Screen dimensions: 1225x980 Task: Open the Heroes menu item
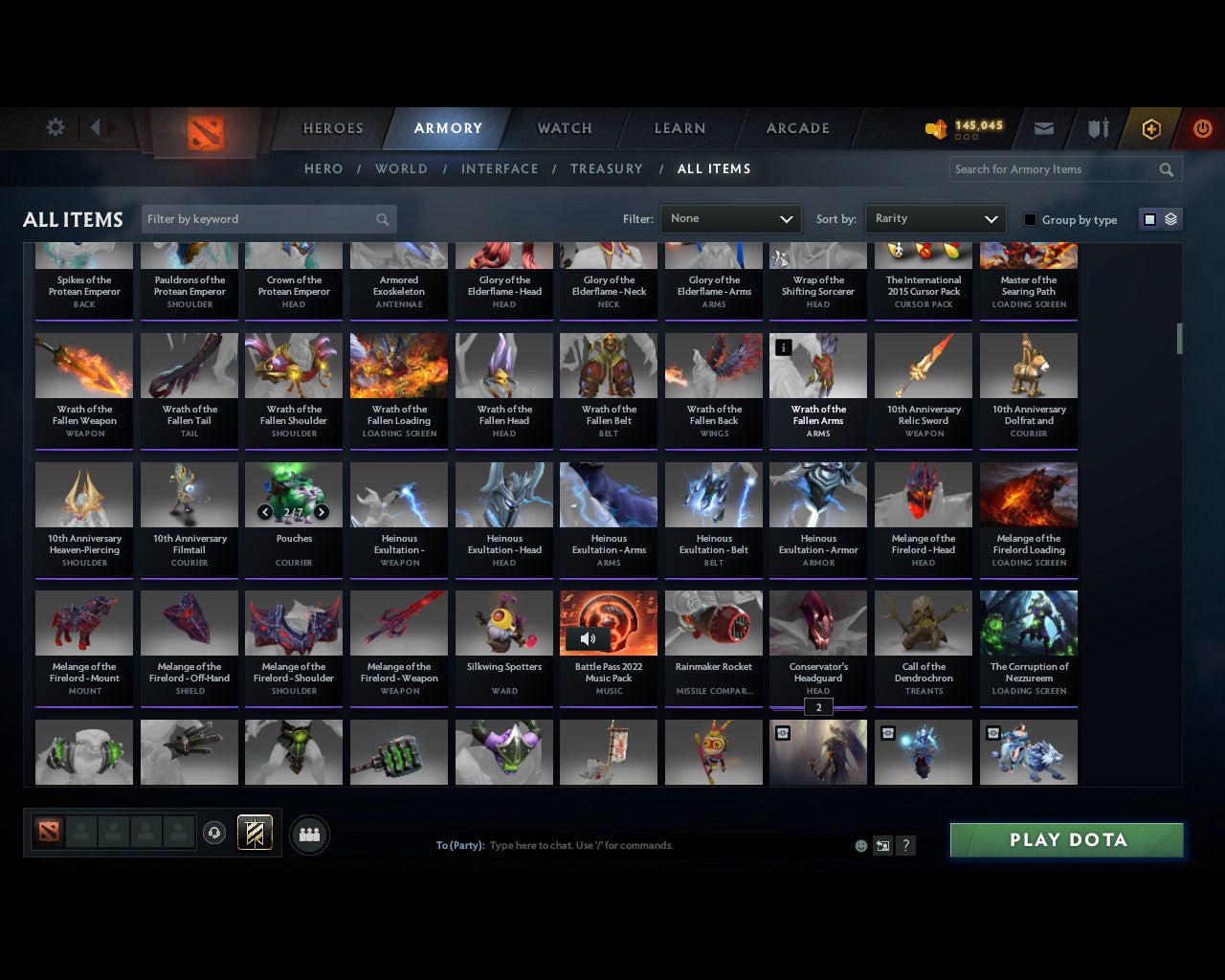pos(332,127)
